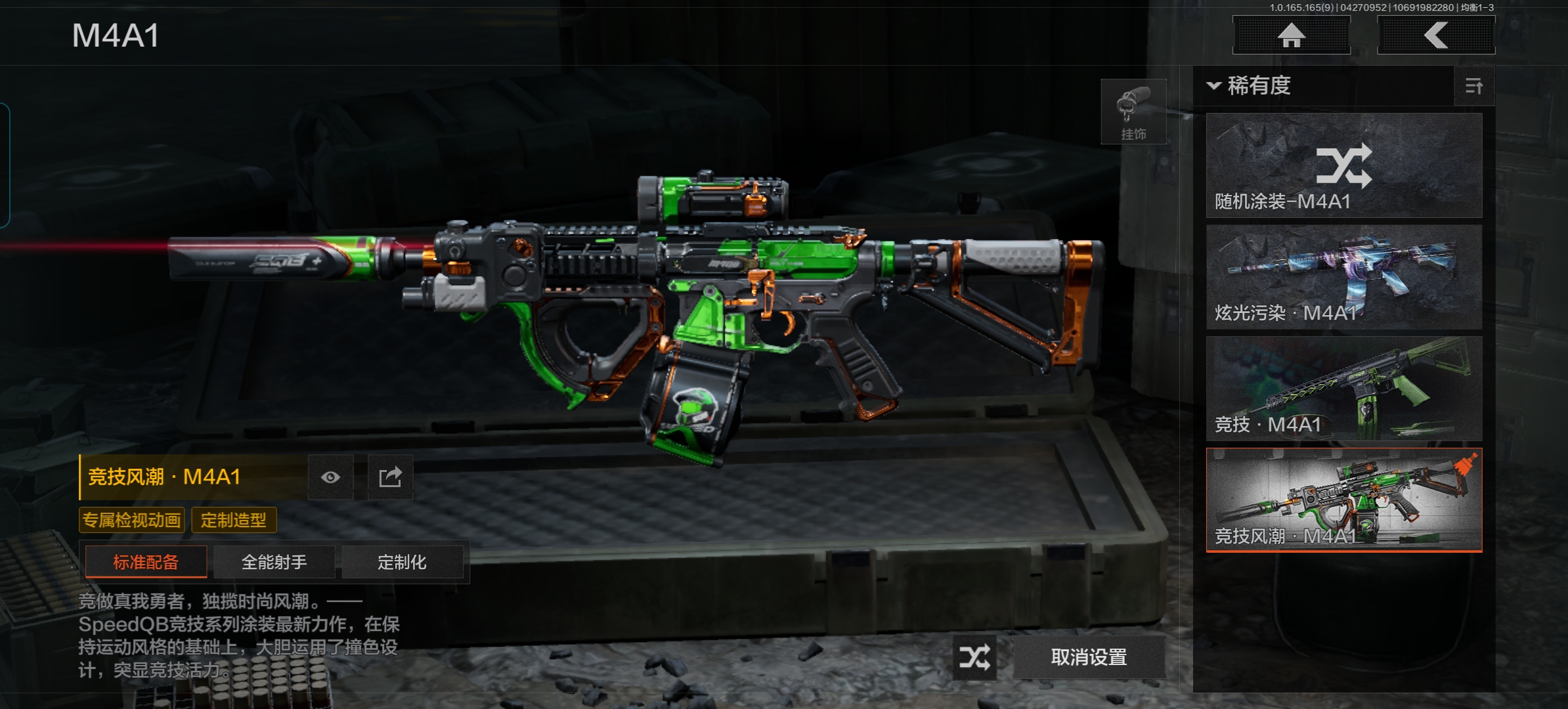Open the 稀有度 rarity sort dropdown
The width and height of the screenshot is (1568, 709).
[x=1249, y=86]
